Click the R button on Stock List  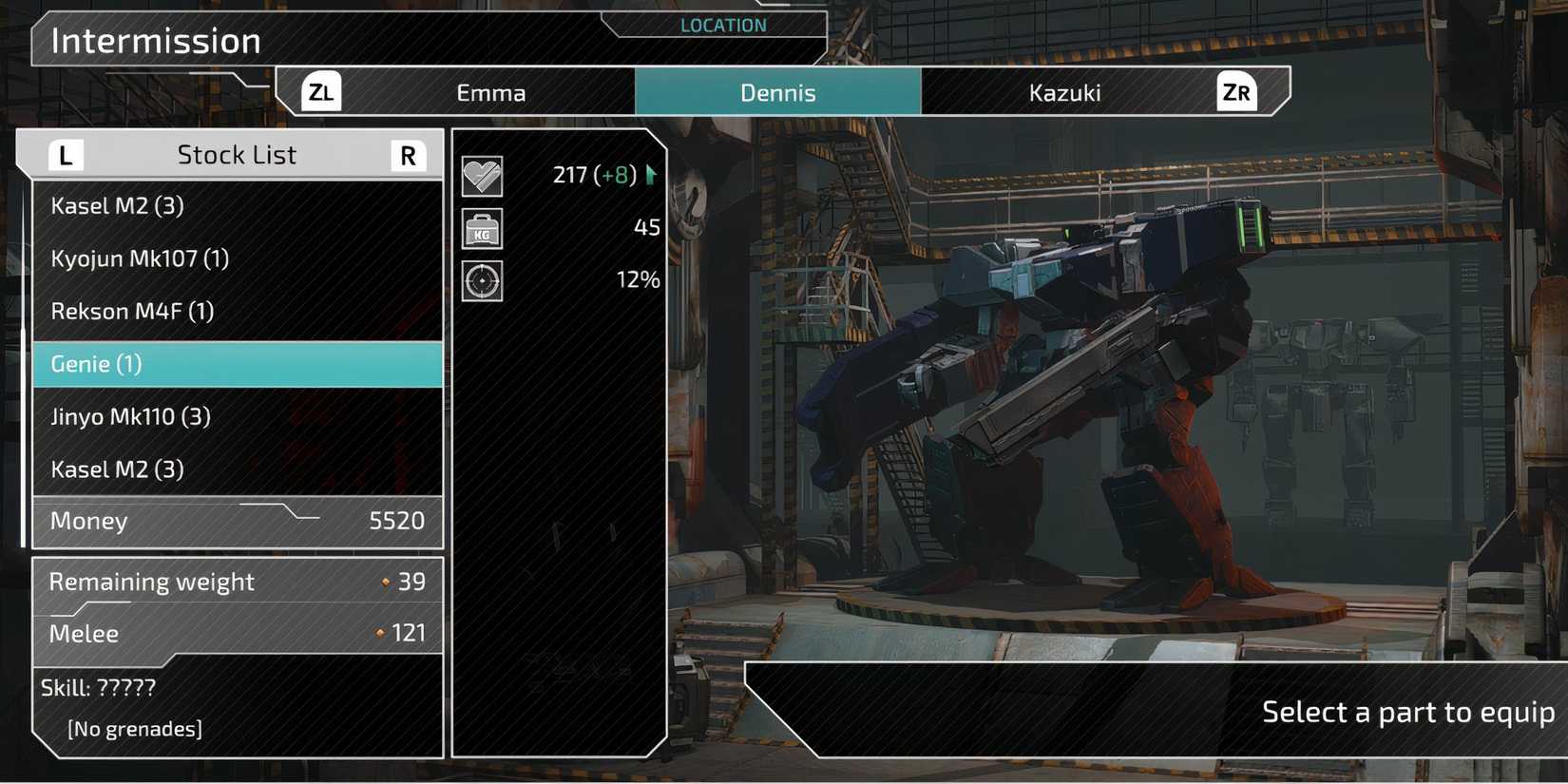tap(408, 154)
